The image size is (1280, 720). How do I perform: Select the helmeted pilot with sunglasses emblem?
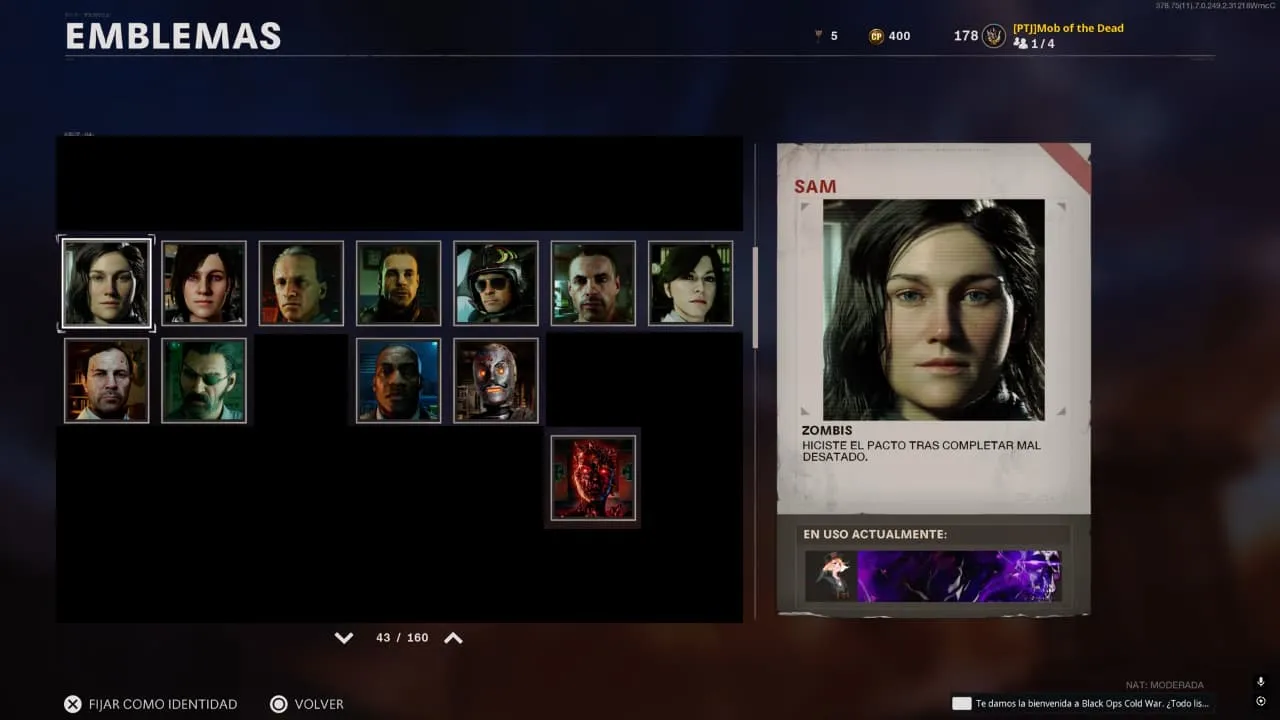pos(496,283)
